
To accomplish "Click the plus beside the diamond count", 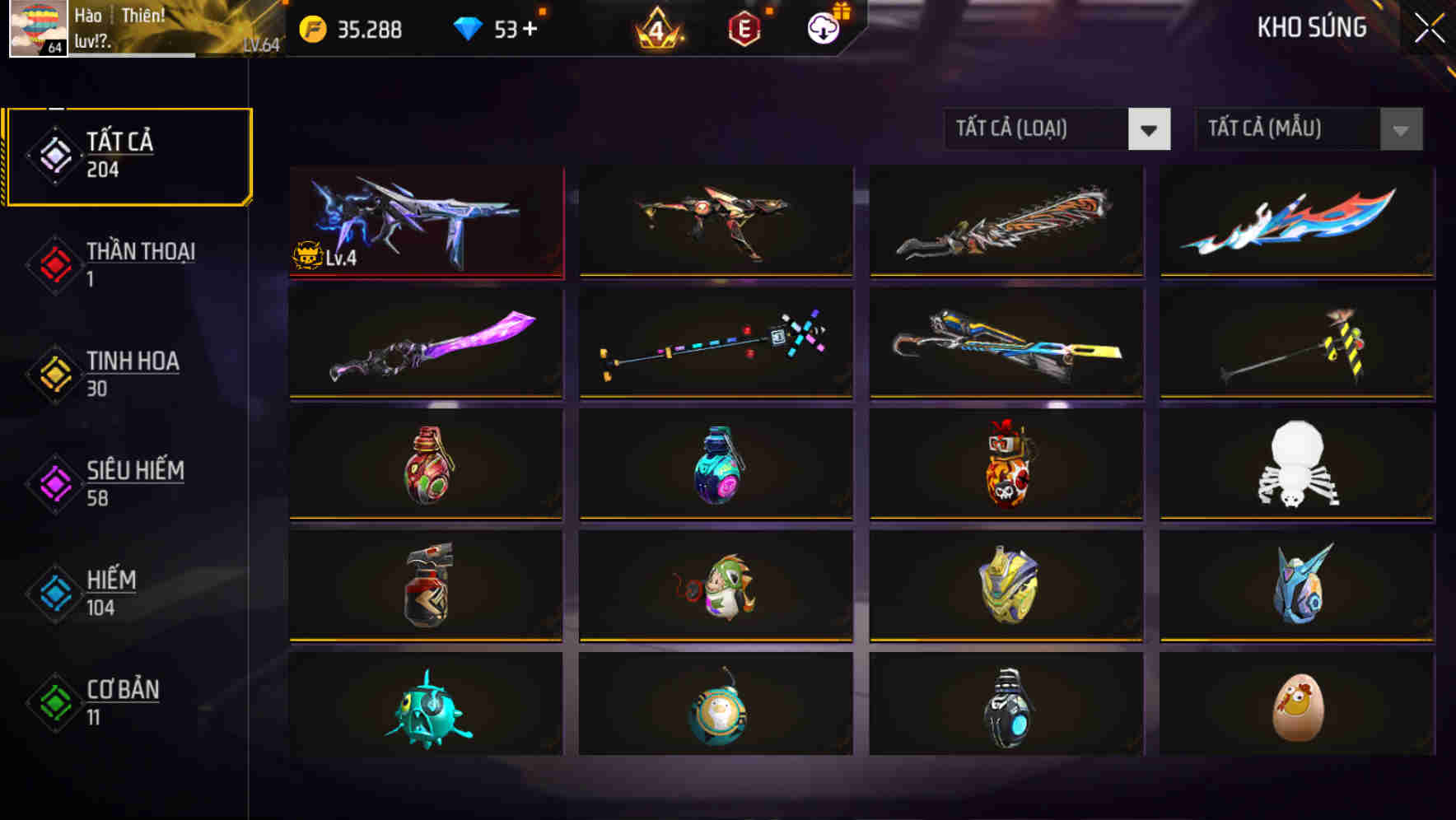I will (531, 28).
